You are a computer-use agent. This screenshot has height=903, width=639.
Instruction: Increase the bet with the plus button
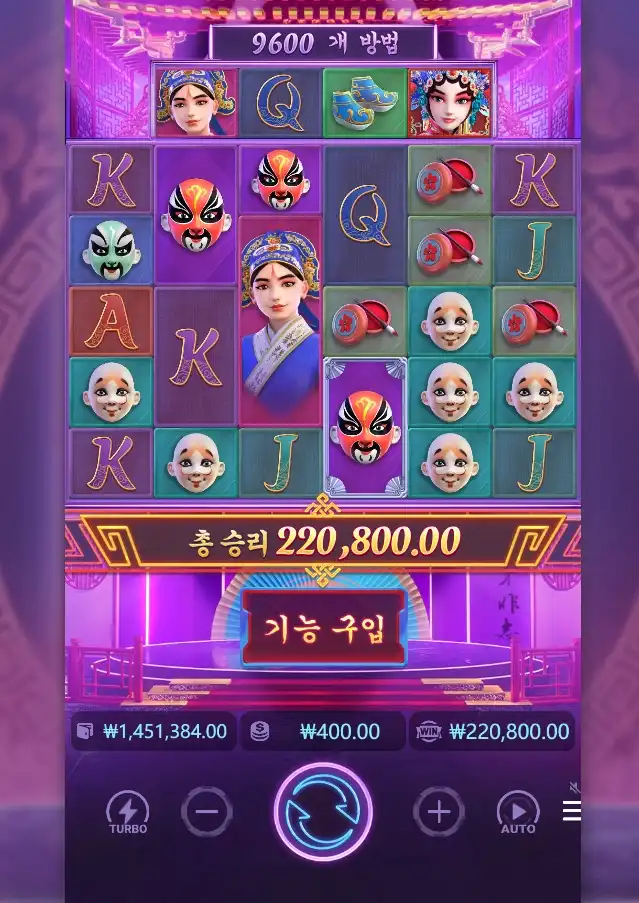pyautogui.click(x=438, y=812)
